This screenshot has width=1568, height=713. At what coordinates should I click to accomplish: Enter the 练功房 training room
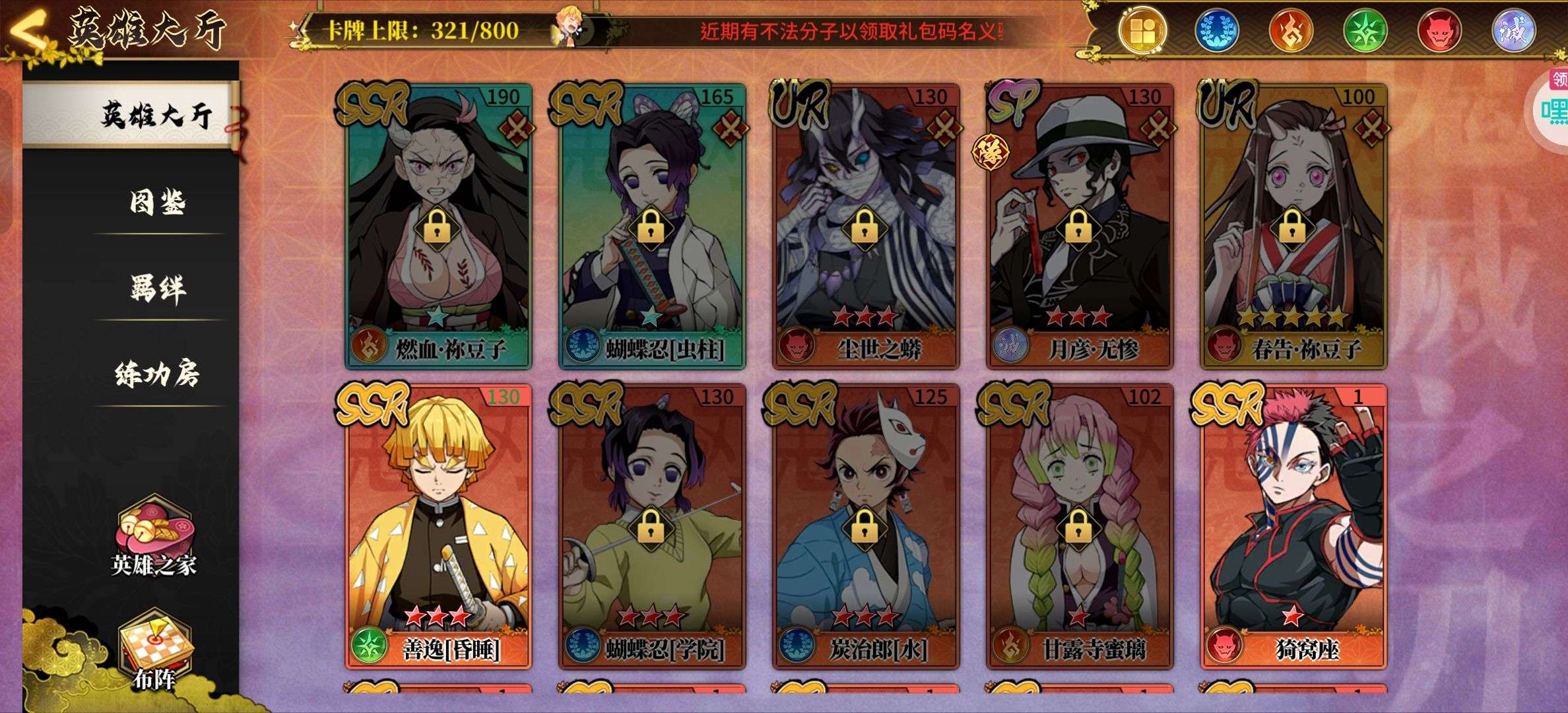coord(157,374)
